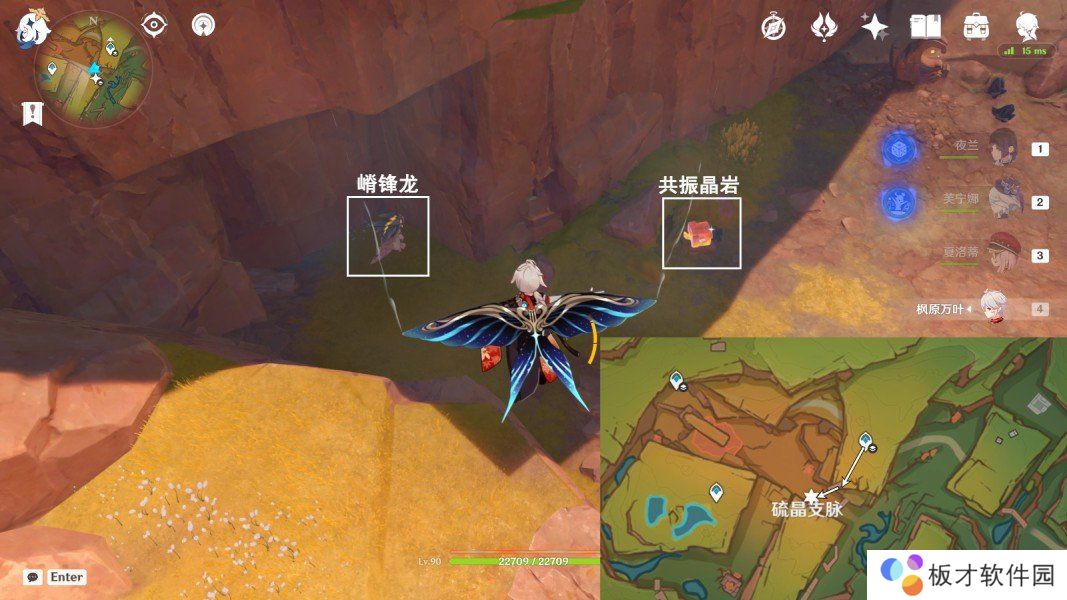Open the winged emblem events icon
This screenshot has width=1067, height=600.
pos(824,27)
